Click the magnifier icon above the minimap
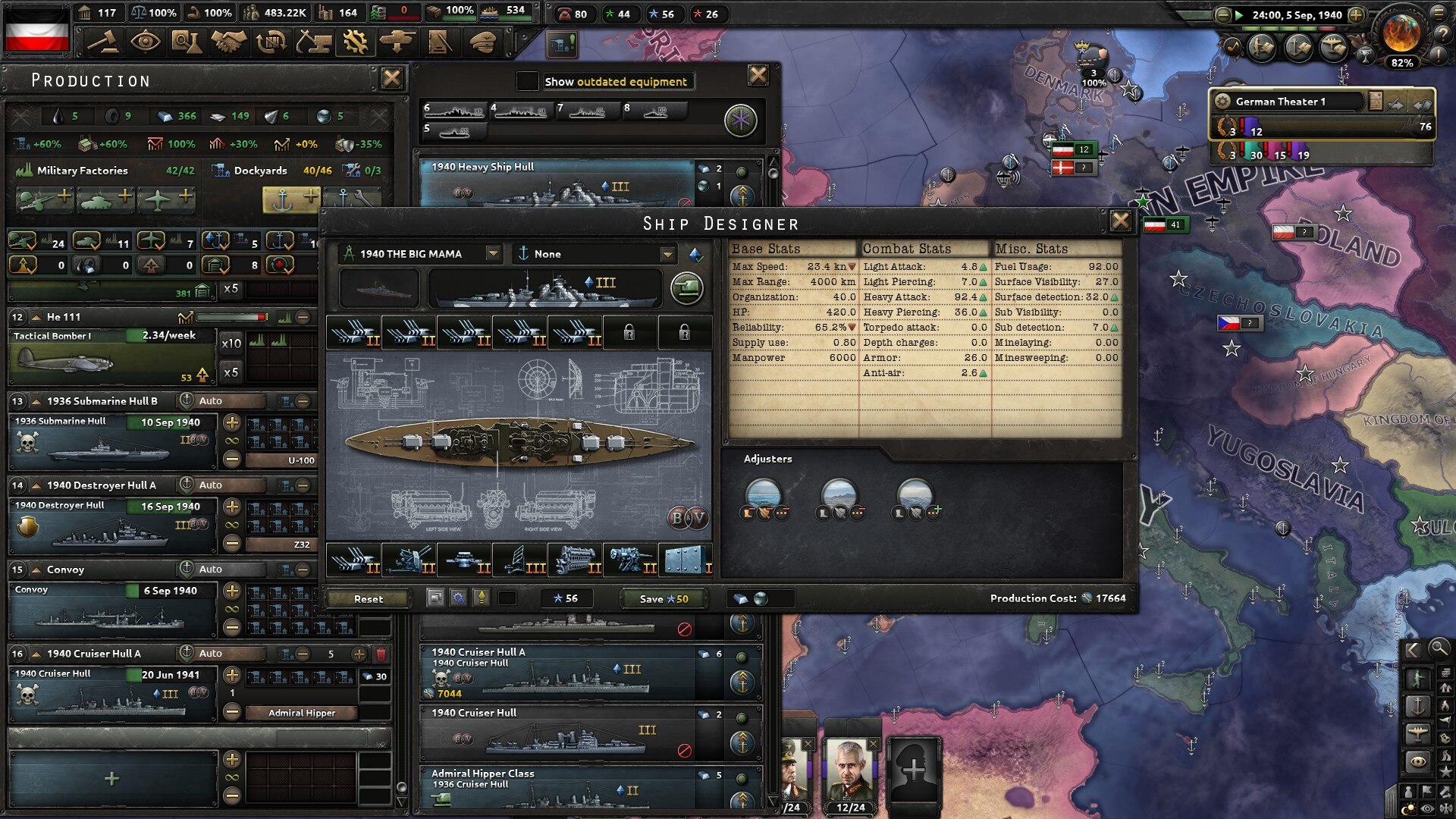 [x=1438, y=649]
